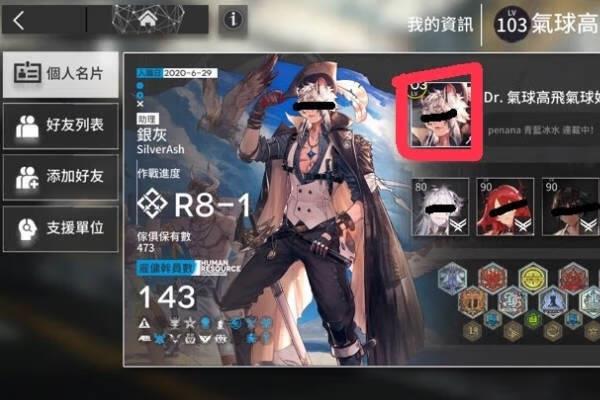Go back with the arrow button
600x400 pixels.
point(20,19)
